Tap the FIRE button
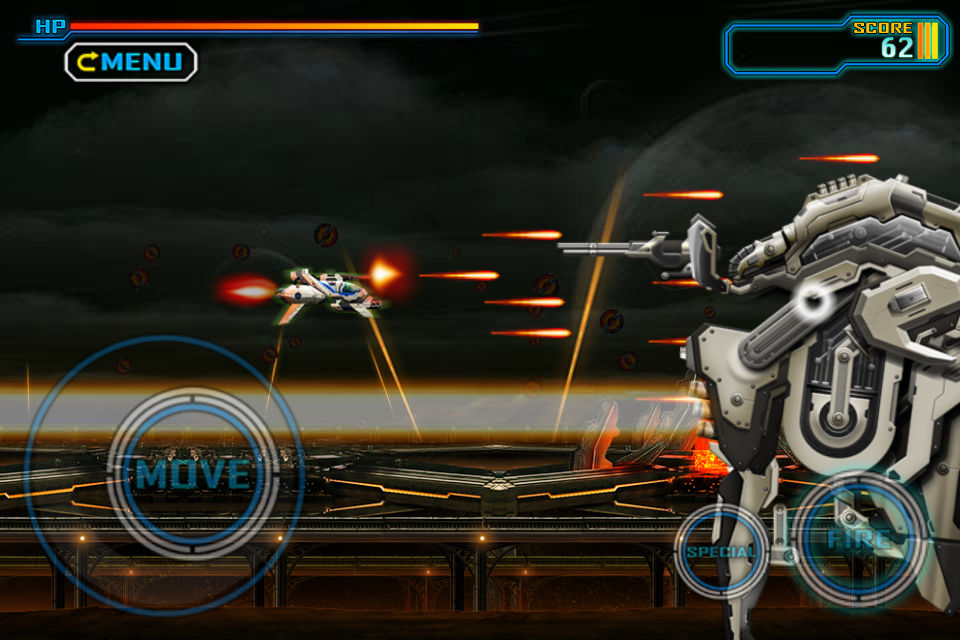This screenshot has height=640, width=960. click(860, 540)
